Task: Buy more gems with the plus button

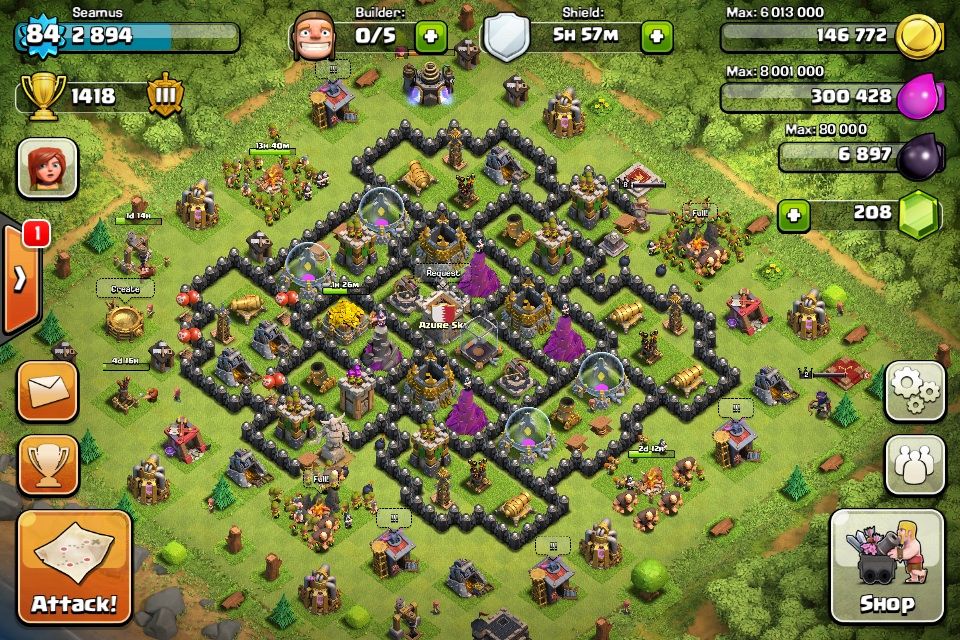Action: coord(794,214)
